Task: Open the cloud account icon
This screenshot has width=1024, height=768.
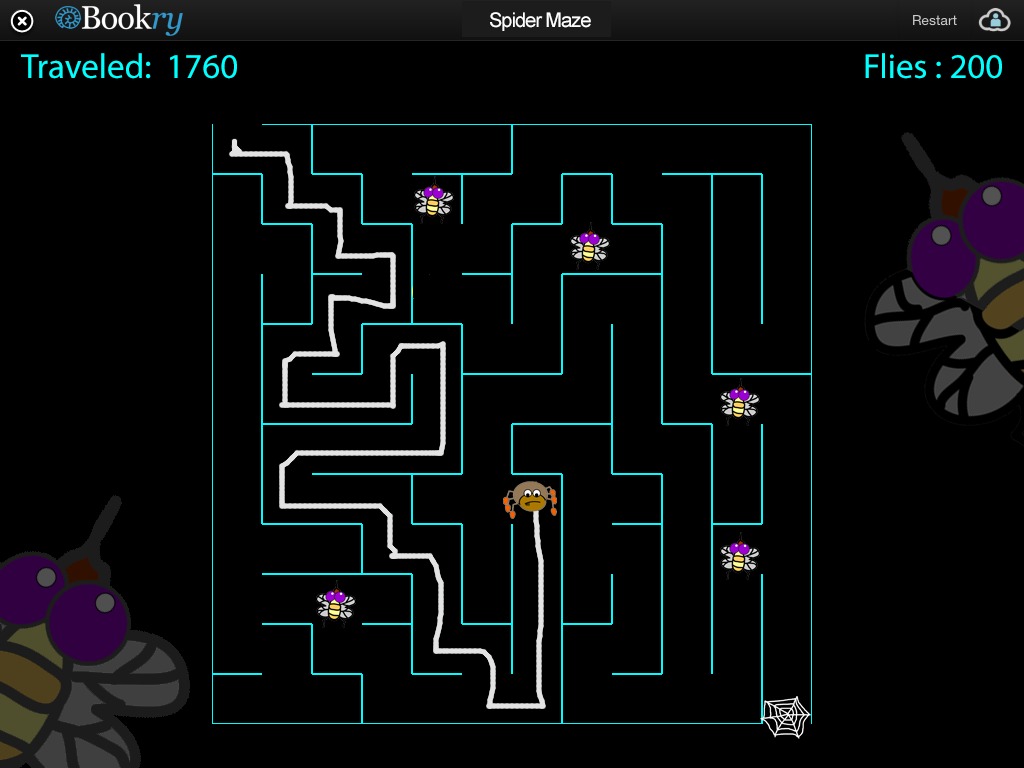Action: [x=994, y=20]
